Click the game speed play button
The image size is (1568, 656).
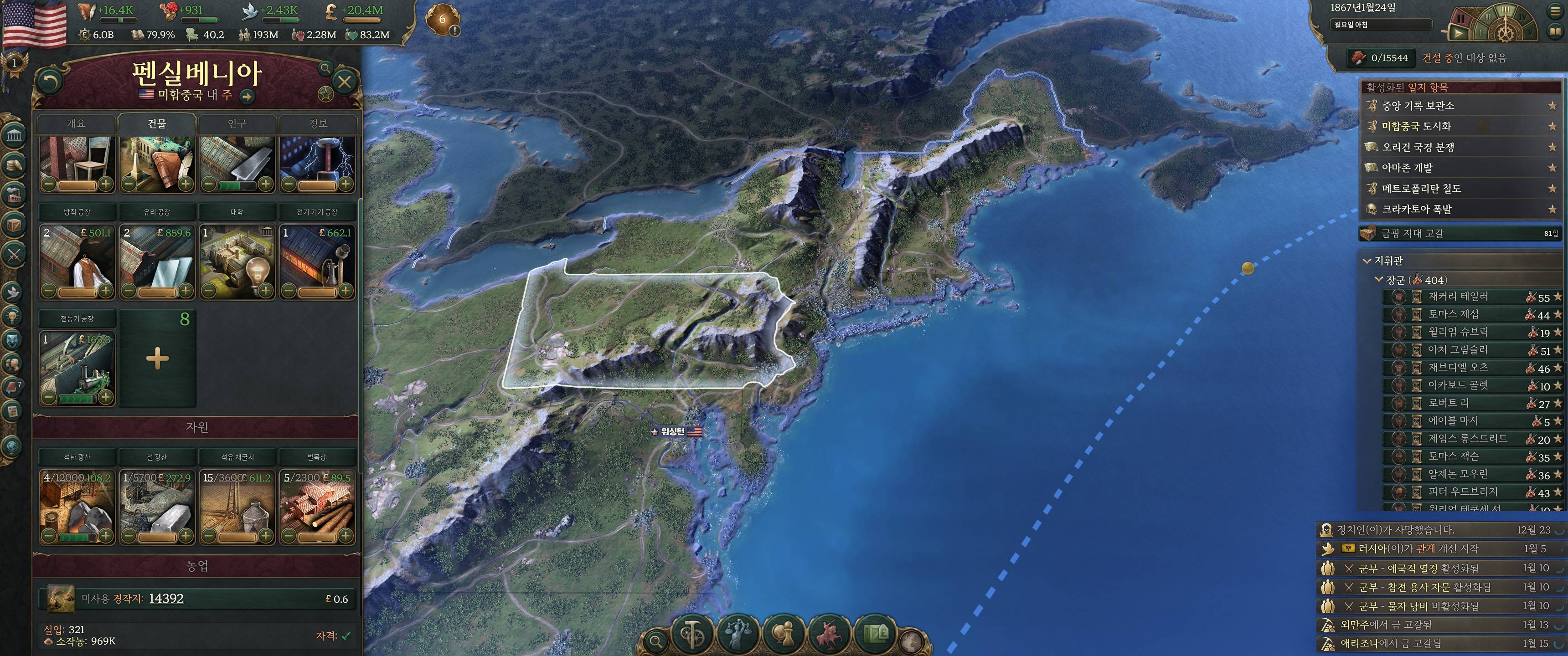[1459, 33]
